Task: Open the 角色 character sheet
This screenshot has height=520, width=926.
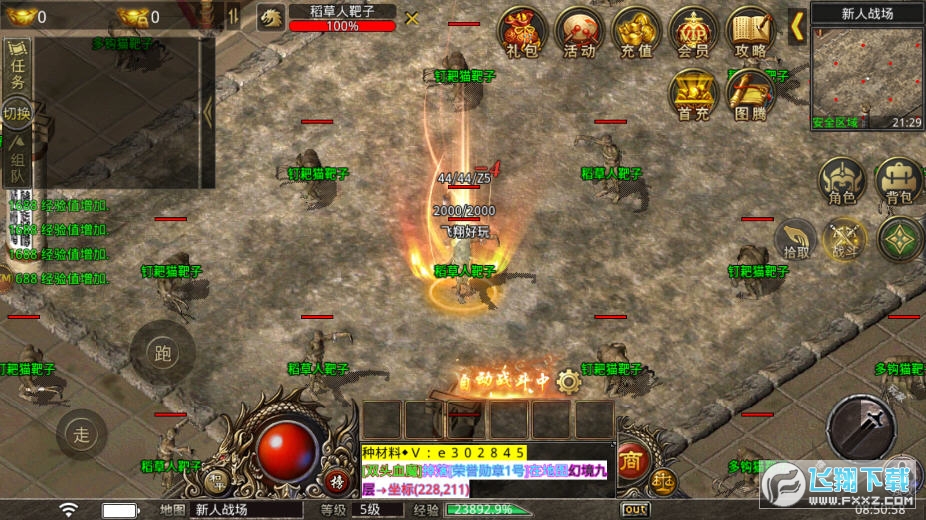Action: [x=842, y=181]
